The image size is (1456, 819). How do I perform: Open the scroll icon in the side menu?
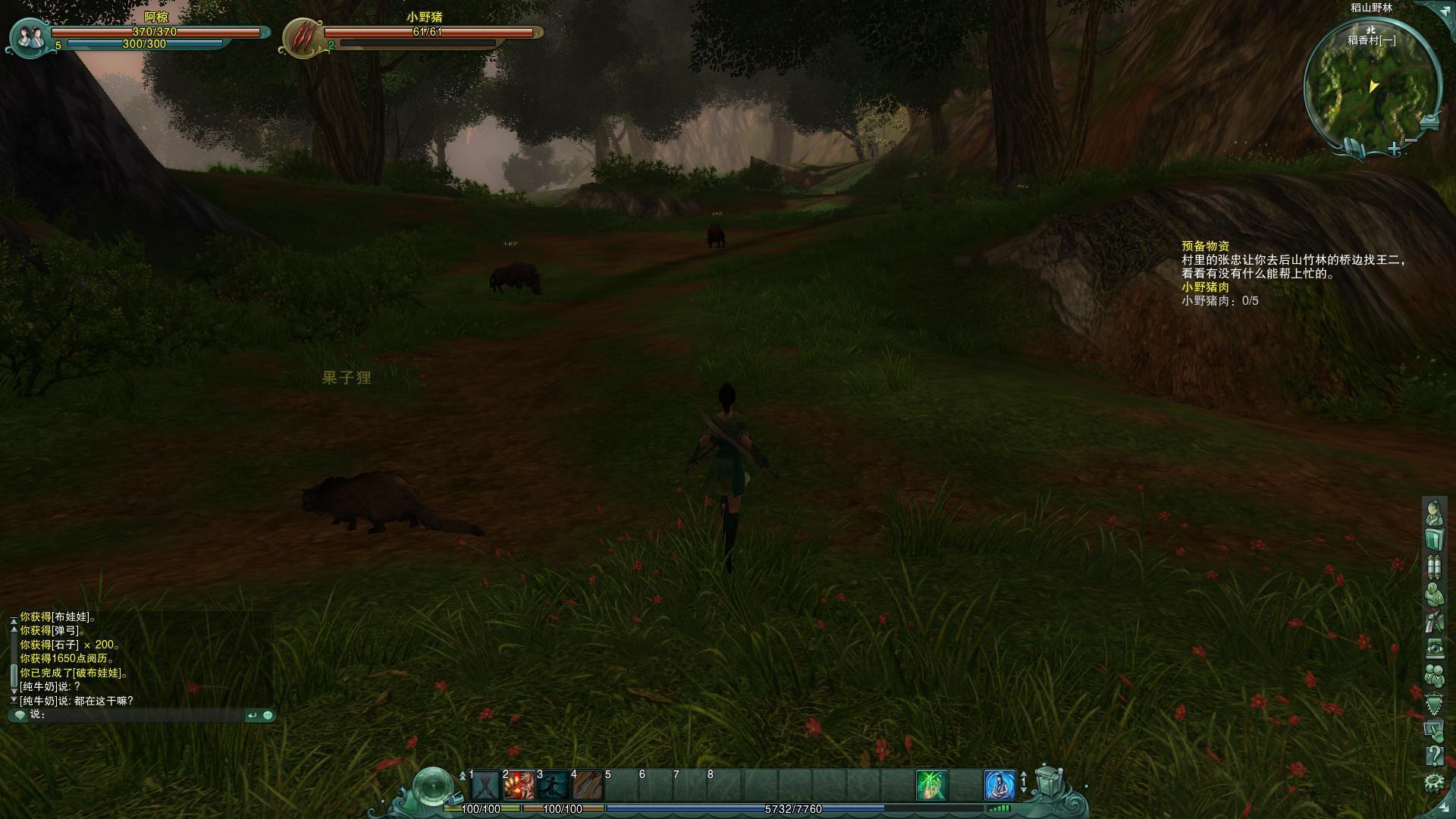(x=1433, y=566)
